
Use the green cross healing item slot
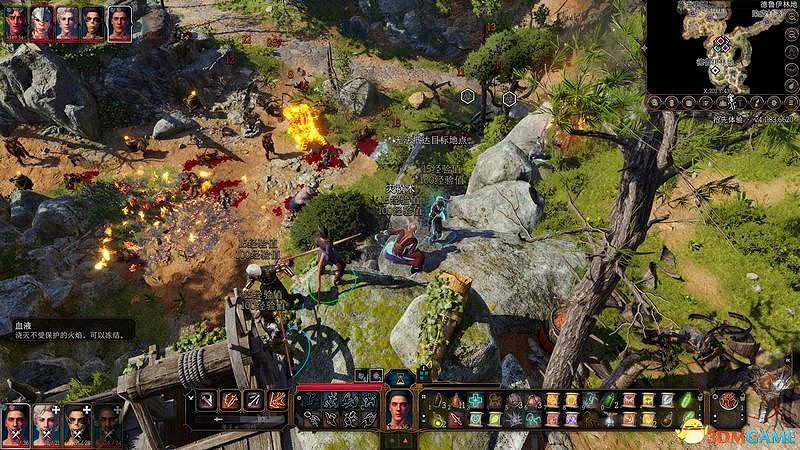[475, 400]
